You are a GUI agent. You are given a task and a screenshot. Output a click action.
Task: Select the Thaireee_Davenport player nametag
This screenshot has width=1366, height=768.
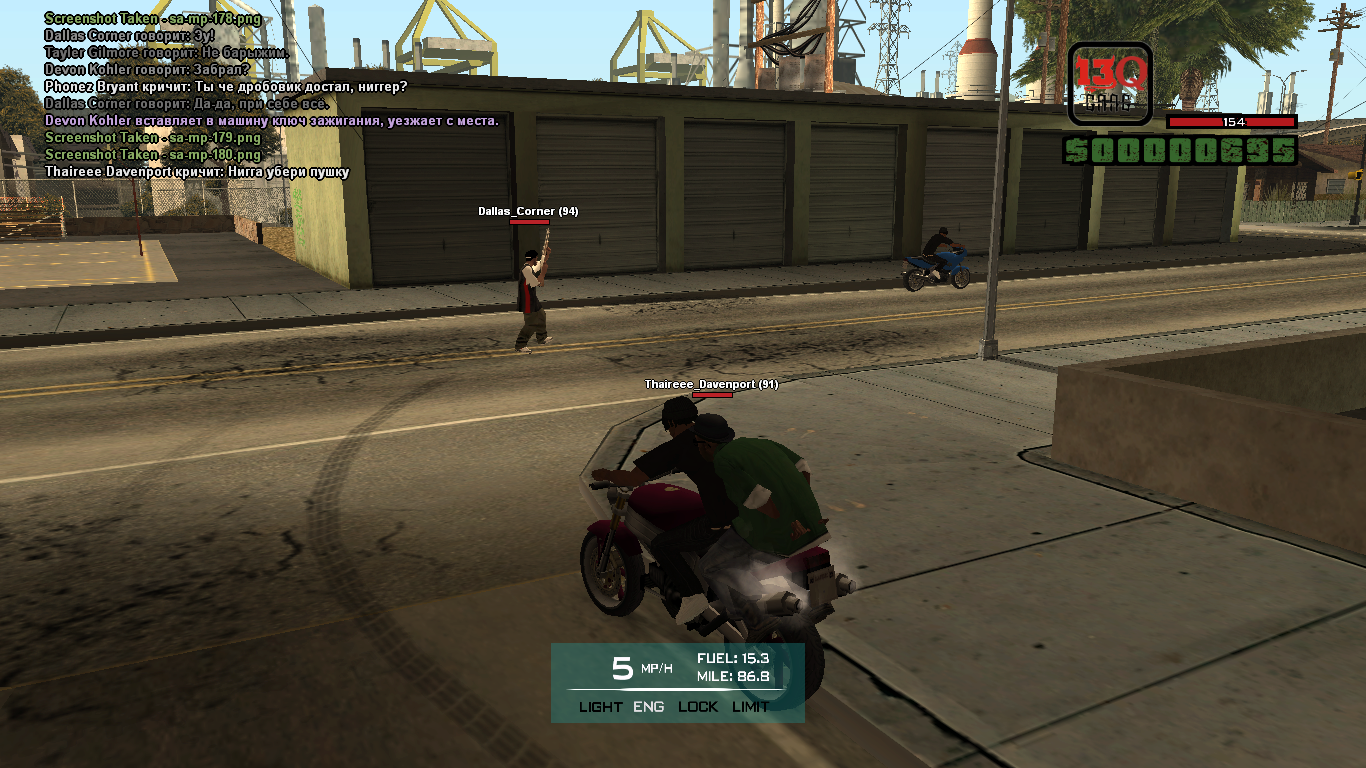coord(711,385)
